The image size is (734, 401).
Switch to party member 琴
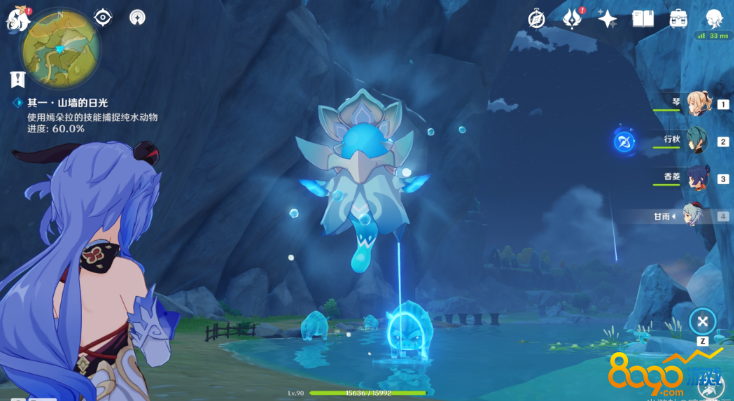[697, 103]
